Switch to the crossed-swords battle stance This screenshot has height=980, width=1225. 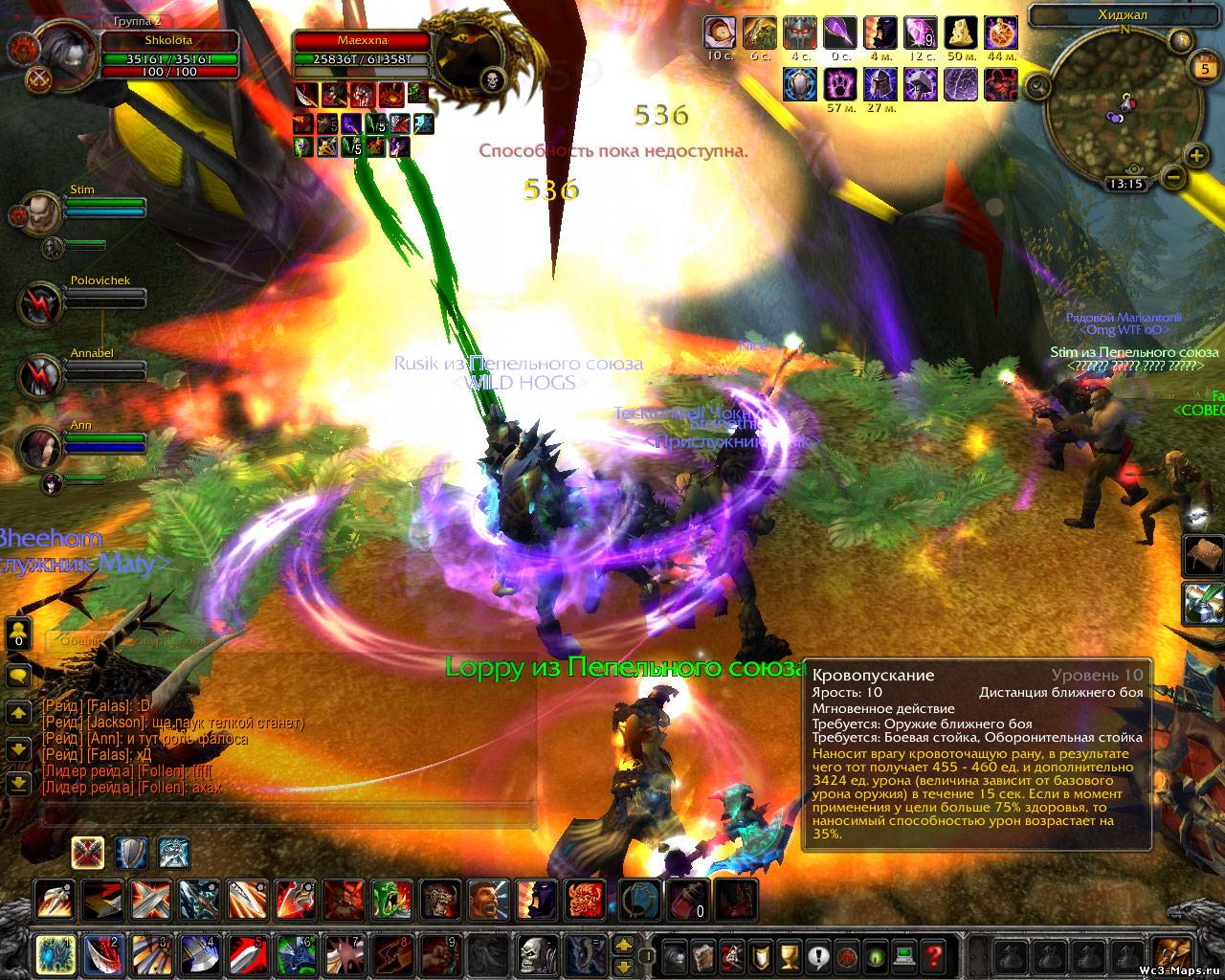point(88,851)
